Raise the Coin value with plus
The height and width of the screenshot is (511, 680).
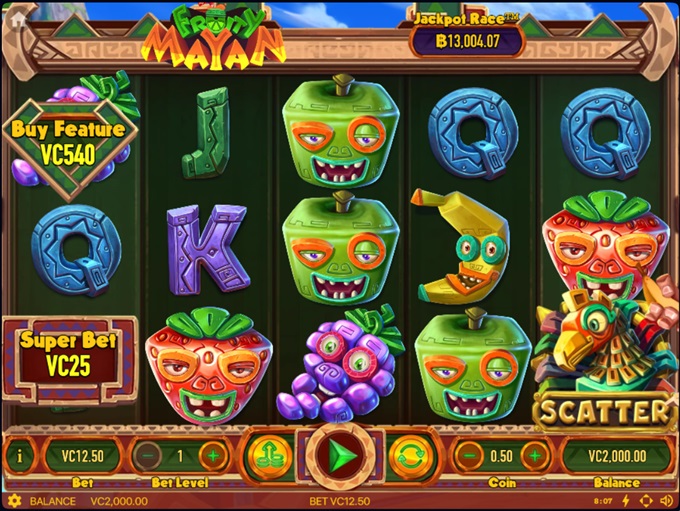coord(534,456)
